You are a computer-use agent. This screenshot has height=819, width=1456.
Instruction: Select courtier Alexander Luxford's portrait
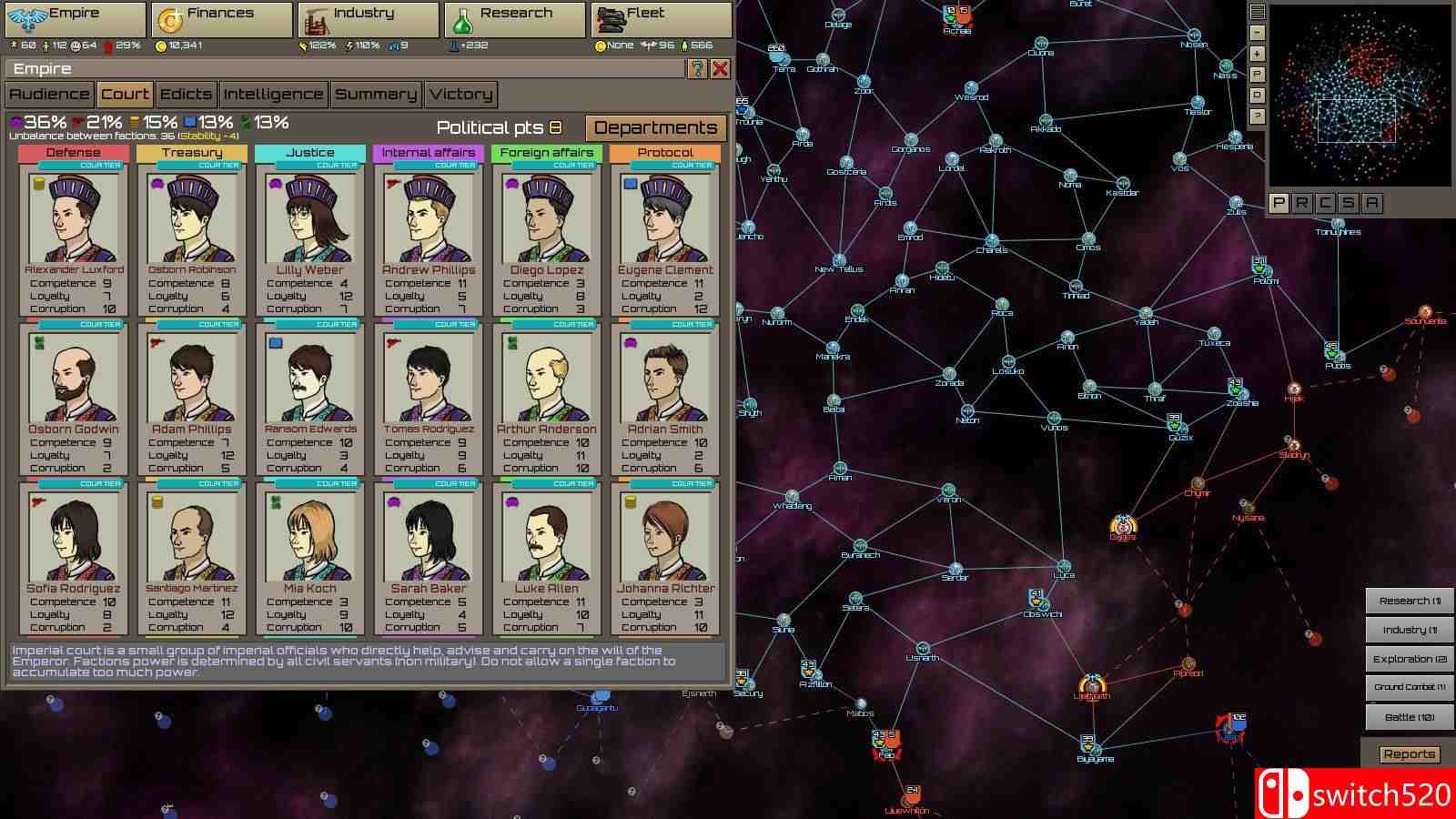74,219
